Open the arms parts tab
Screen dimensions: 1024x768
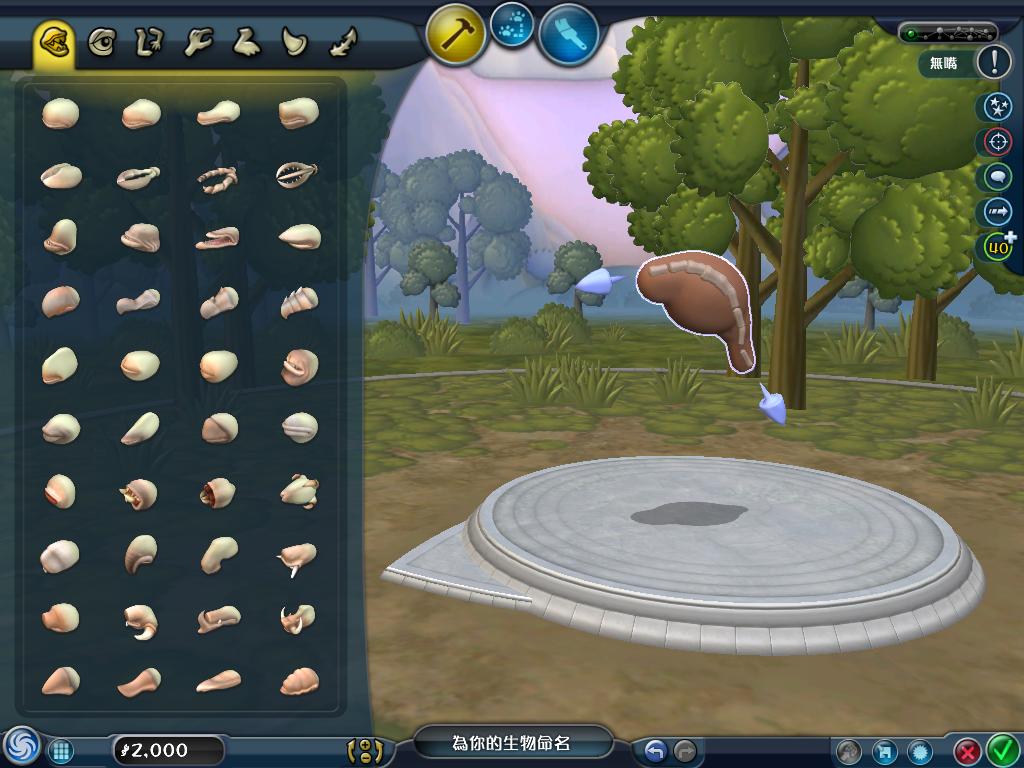pos(149,43)
